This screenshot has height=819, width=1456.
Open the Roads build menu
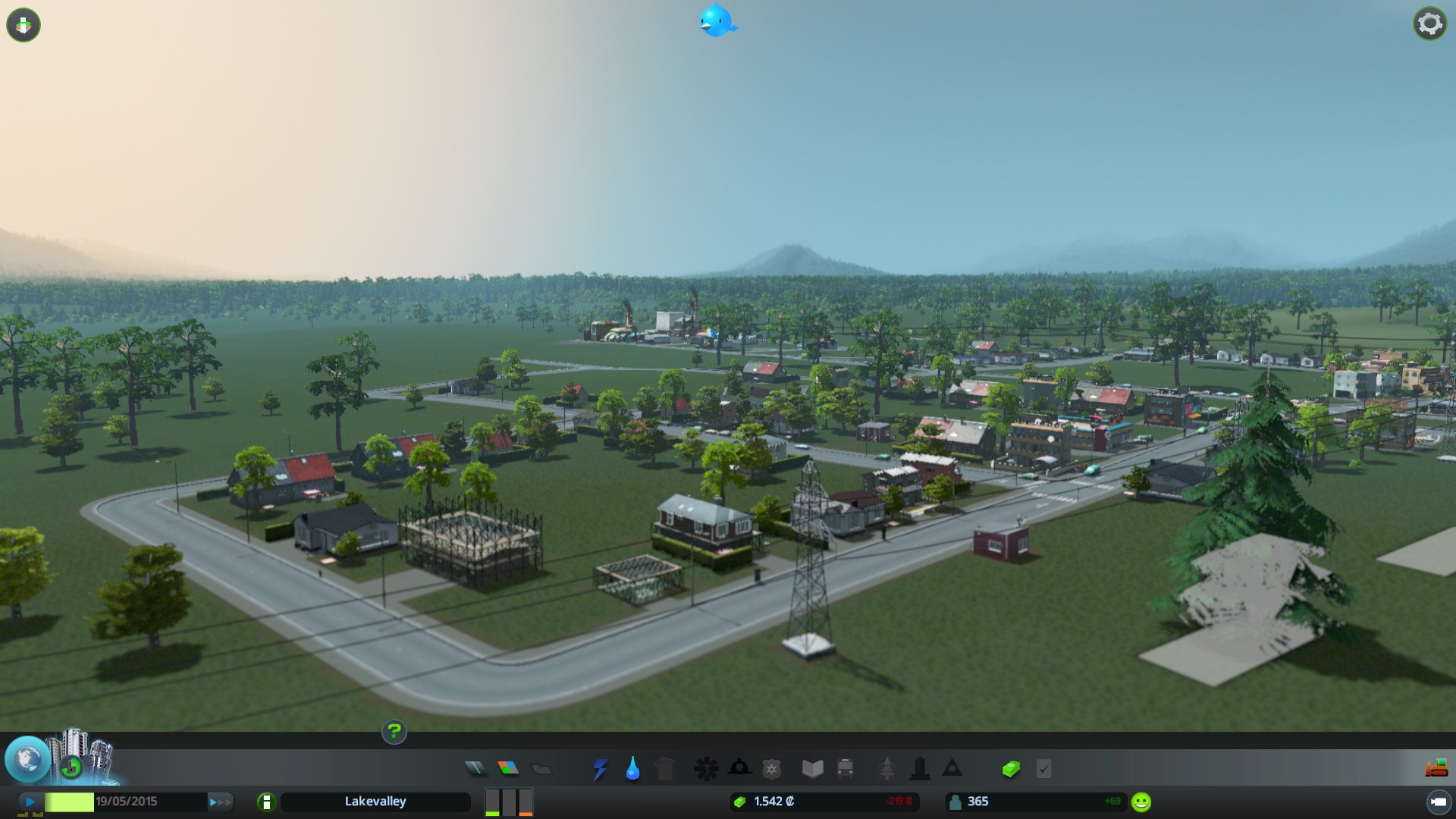pyautogui.click(x=475, y=768)
